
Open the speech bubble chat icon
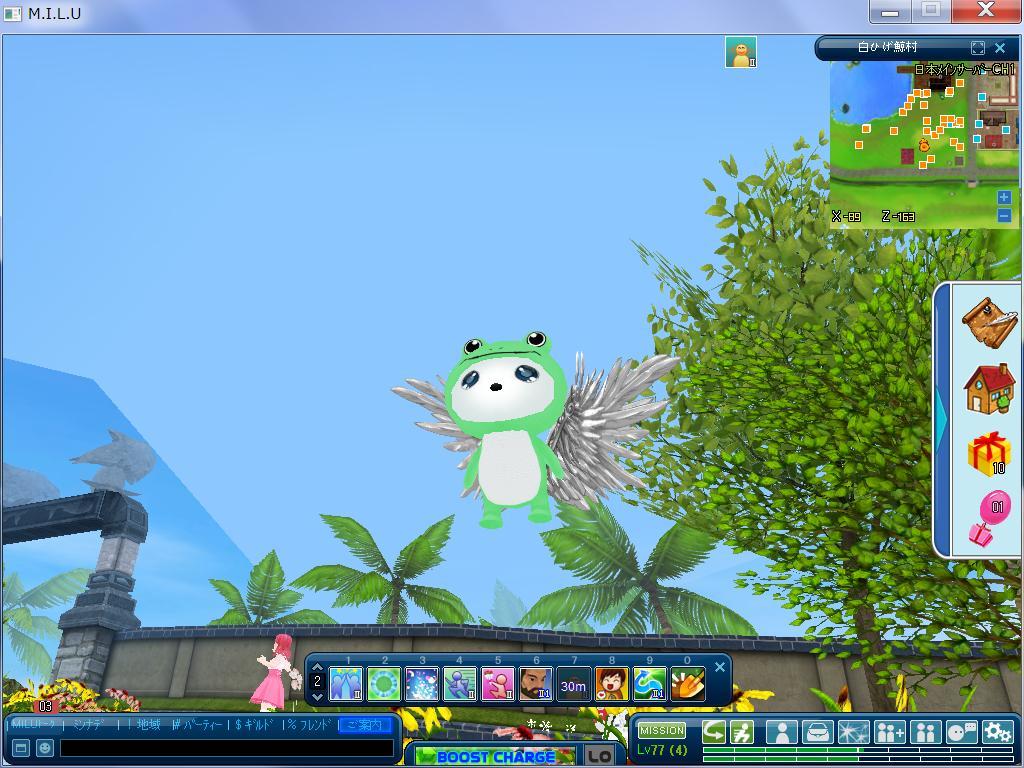tap(961, 732)
